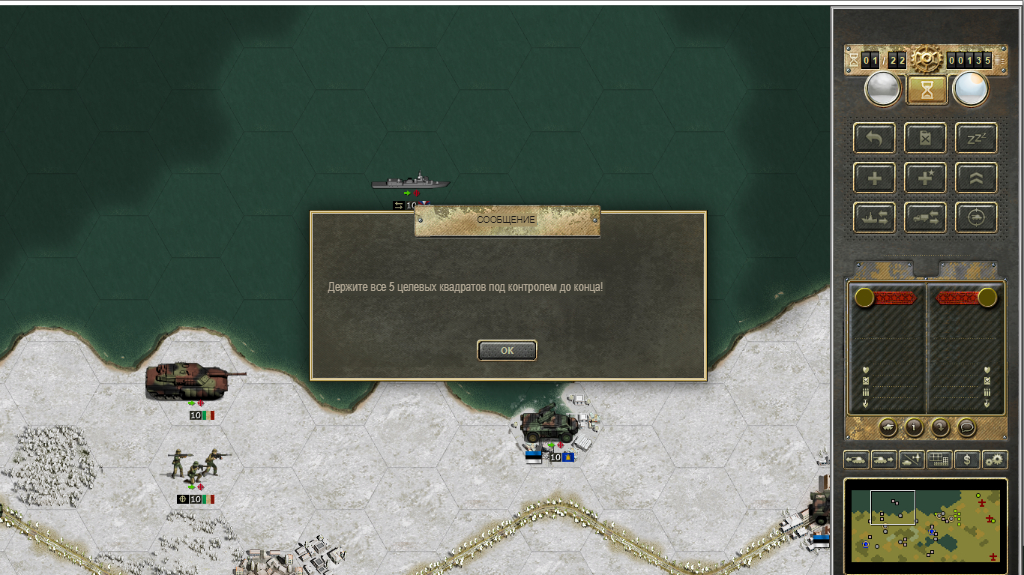Open the unit info round button
The height and width of the screenshot is (575, 1024).
click(x=915, y=428)
